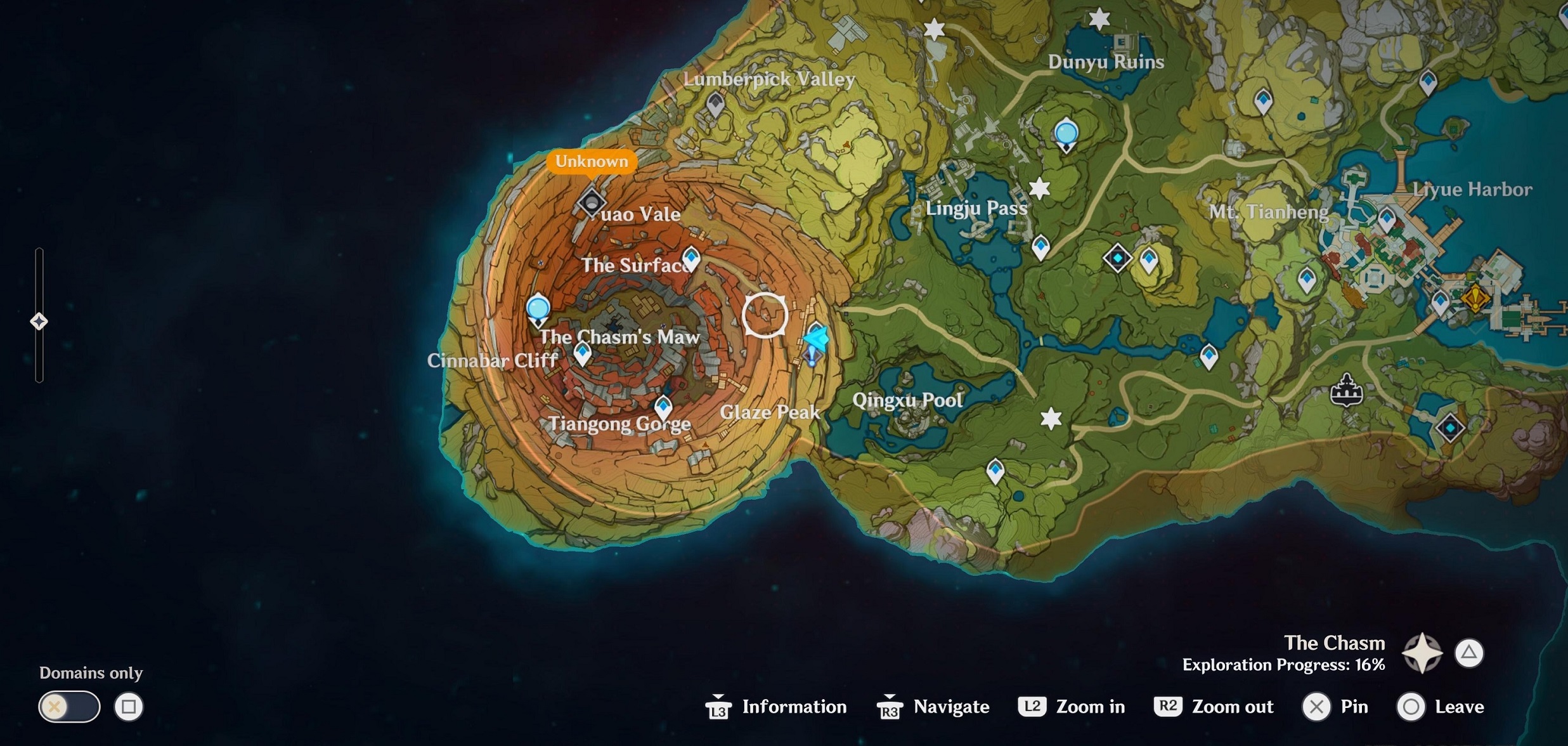Click the circular selection cursor west of Glaze Peak

pyautogui.click(x=765, y=317)
